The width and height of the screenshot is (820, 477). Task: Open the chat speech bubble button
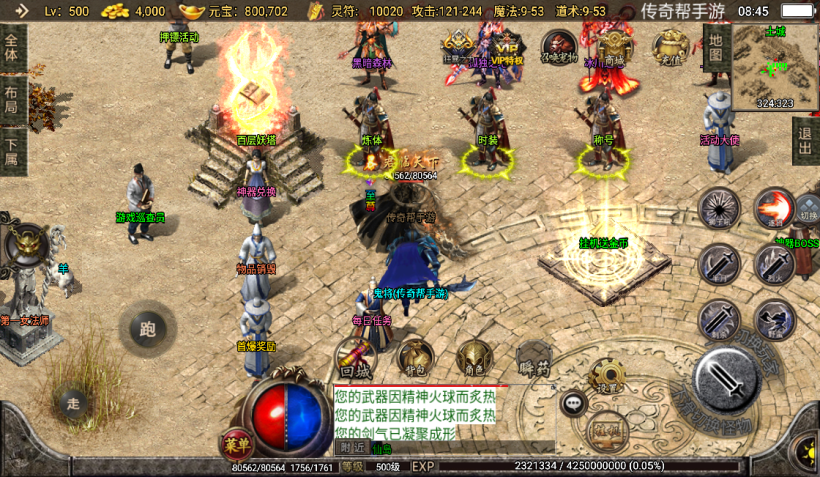tap(573, 404)
